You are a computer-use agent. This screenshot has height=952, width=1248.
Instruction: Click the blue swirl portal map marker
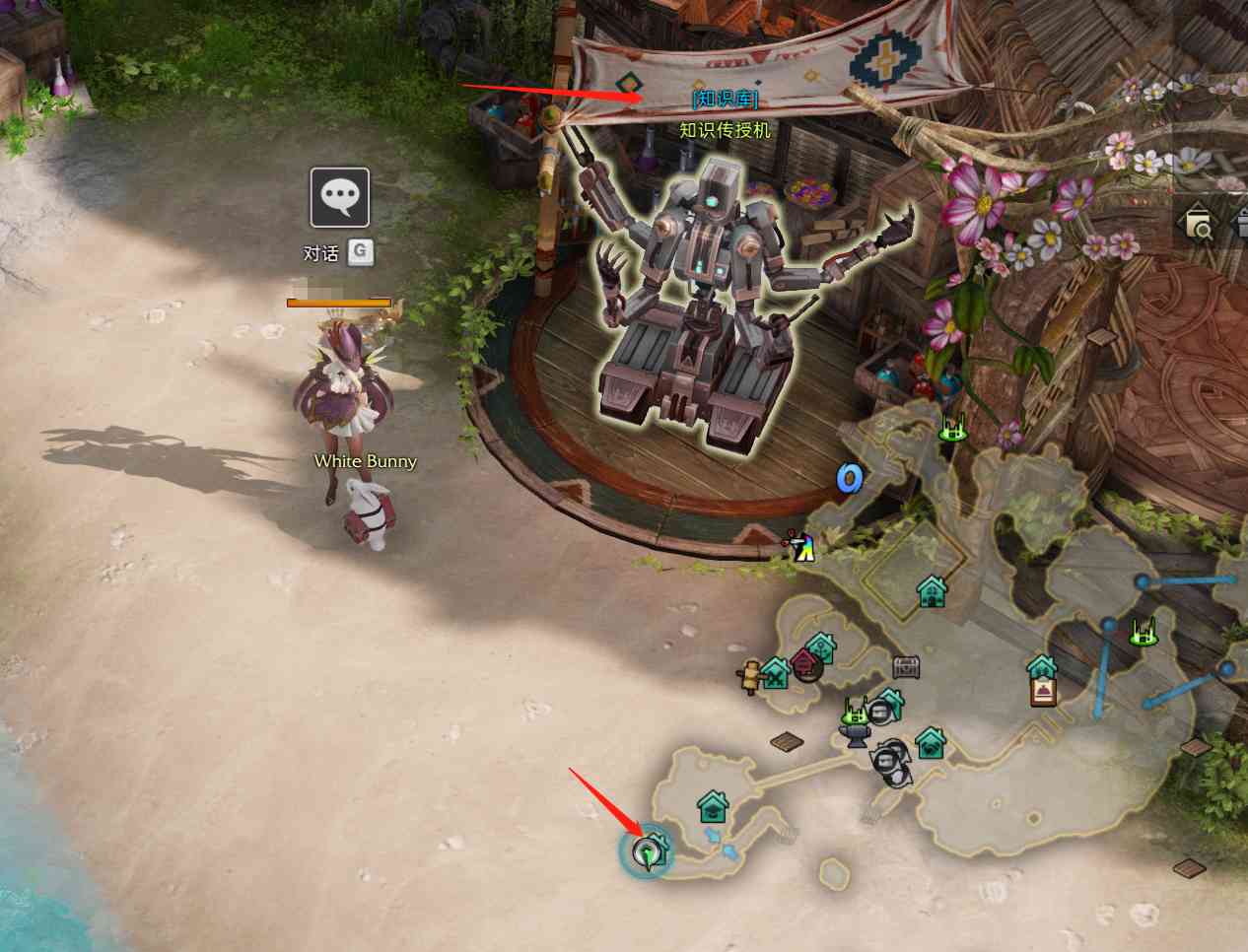pyautogui.click(x=849, y=479)
